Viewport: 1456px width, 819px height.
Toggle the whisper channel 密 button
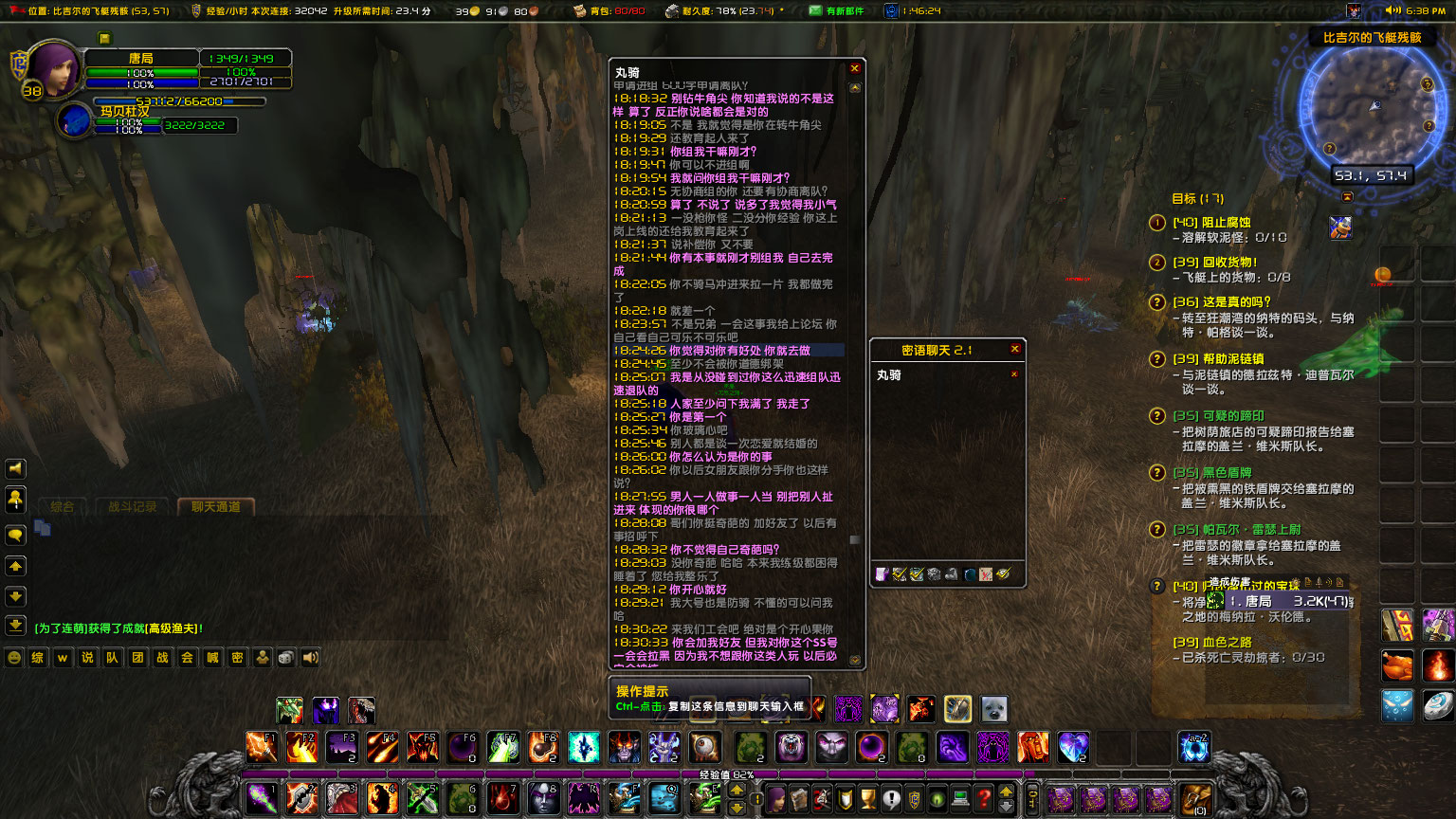(x=236, y=657)
